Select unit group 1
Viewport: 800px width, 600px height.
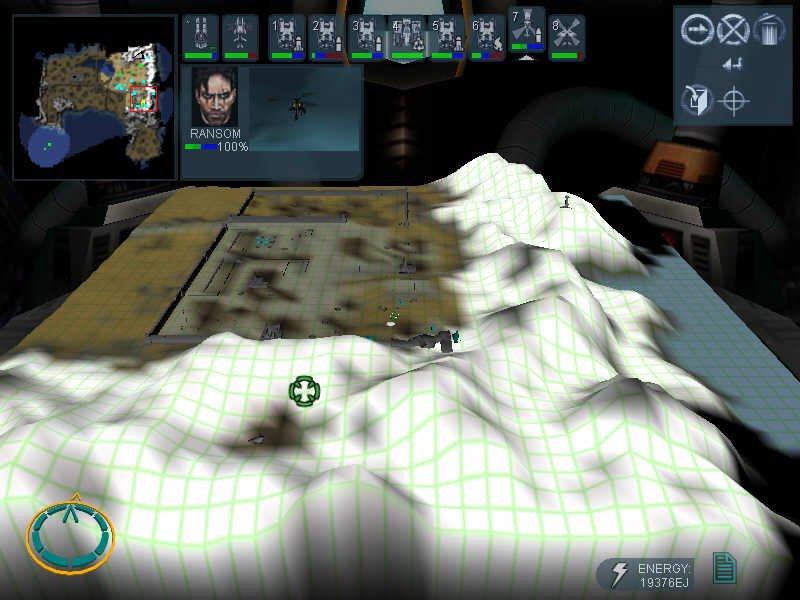click(x=287, y=38)
